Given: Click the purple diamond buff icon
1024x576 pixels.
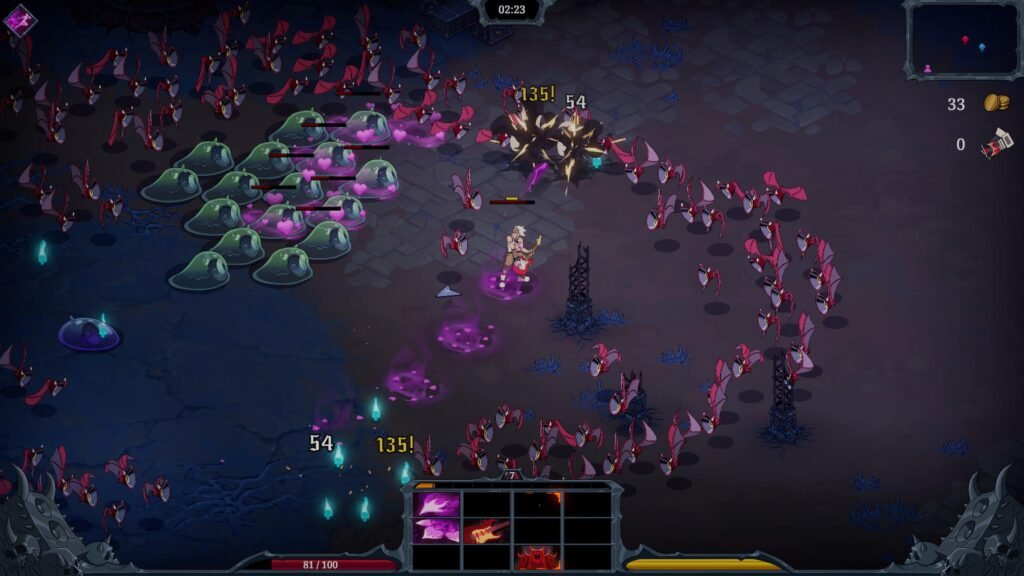Looking at the screenshot, I should (x=19, y=20).
